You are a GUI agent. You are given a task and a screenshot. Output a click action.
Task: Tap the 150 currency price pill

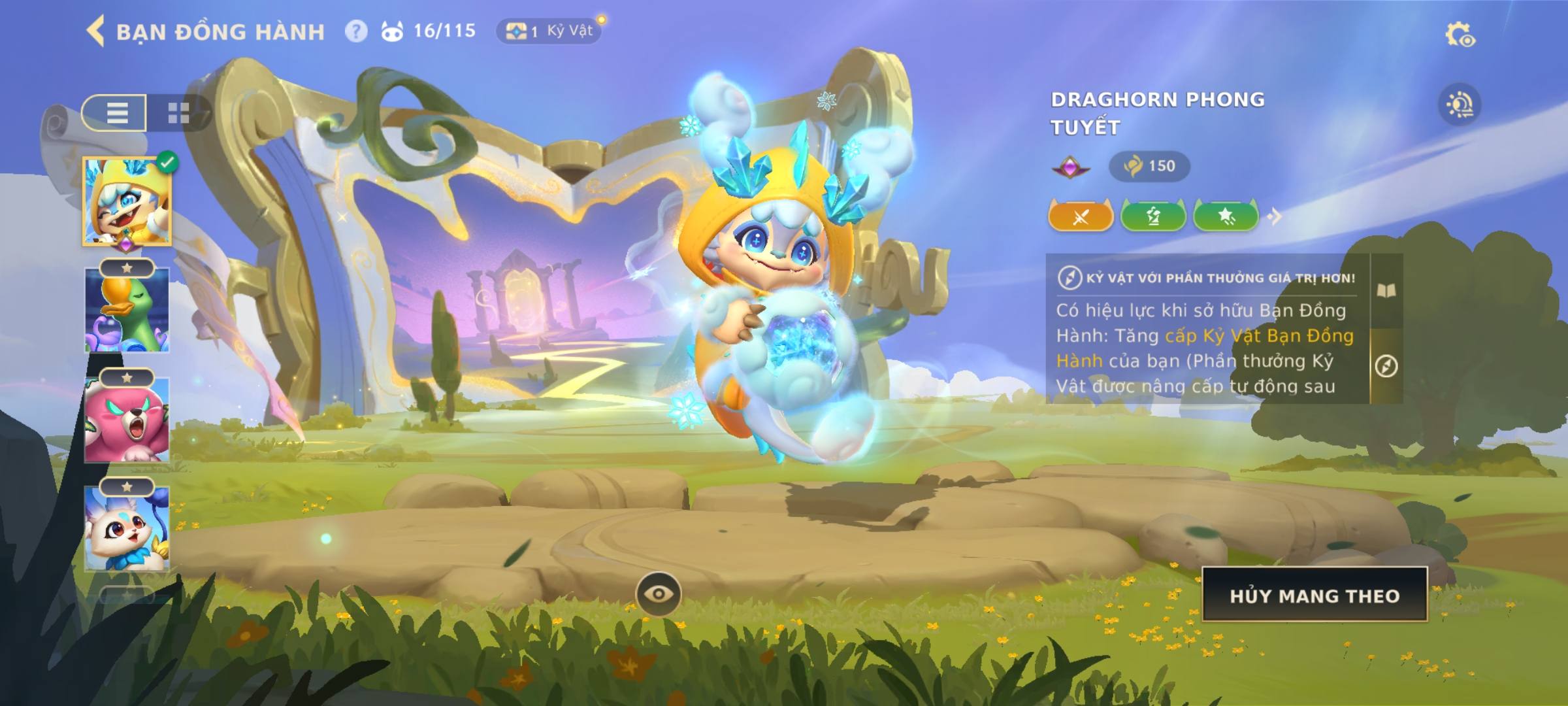click(x=1149, y=166)
